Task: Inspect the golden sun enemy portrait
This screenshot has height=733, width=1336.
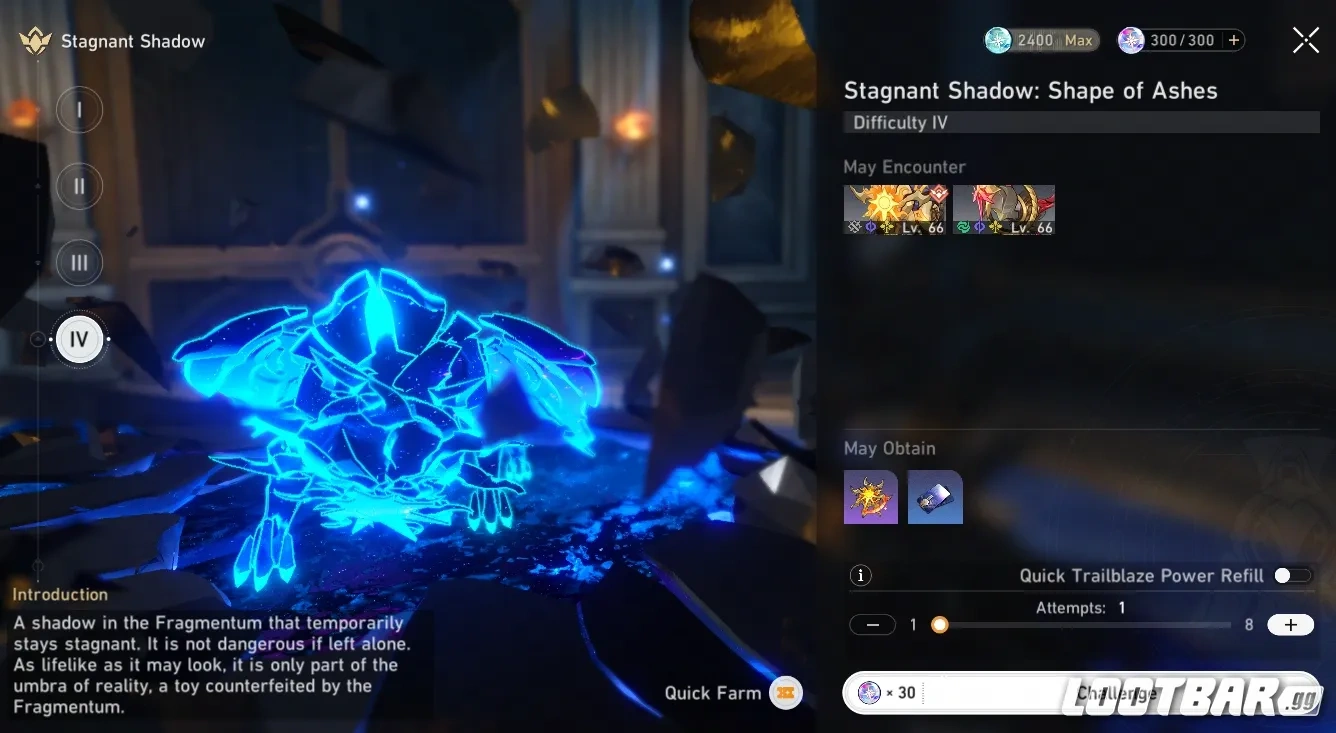Action: point(894,210)
